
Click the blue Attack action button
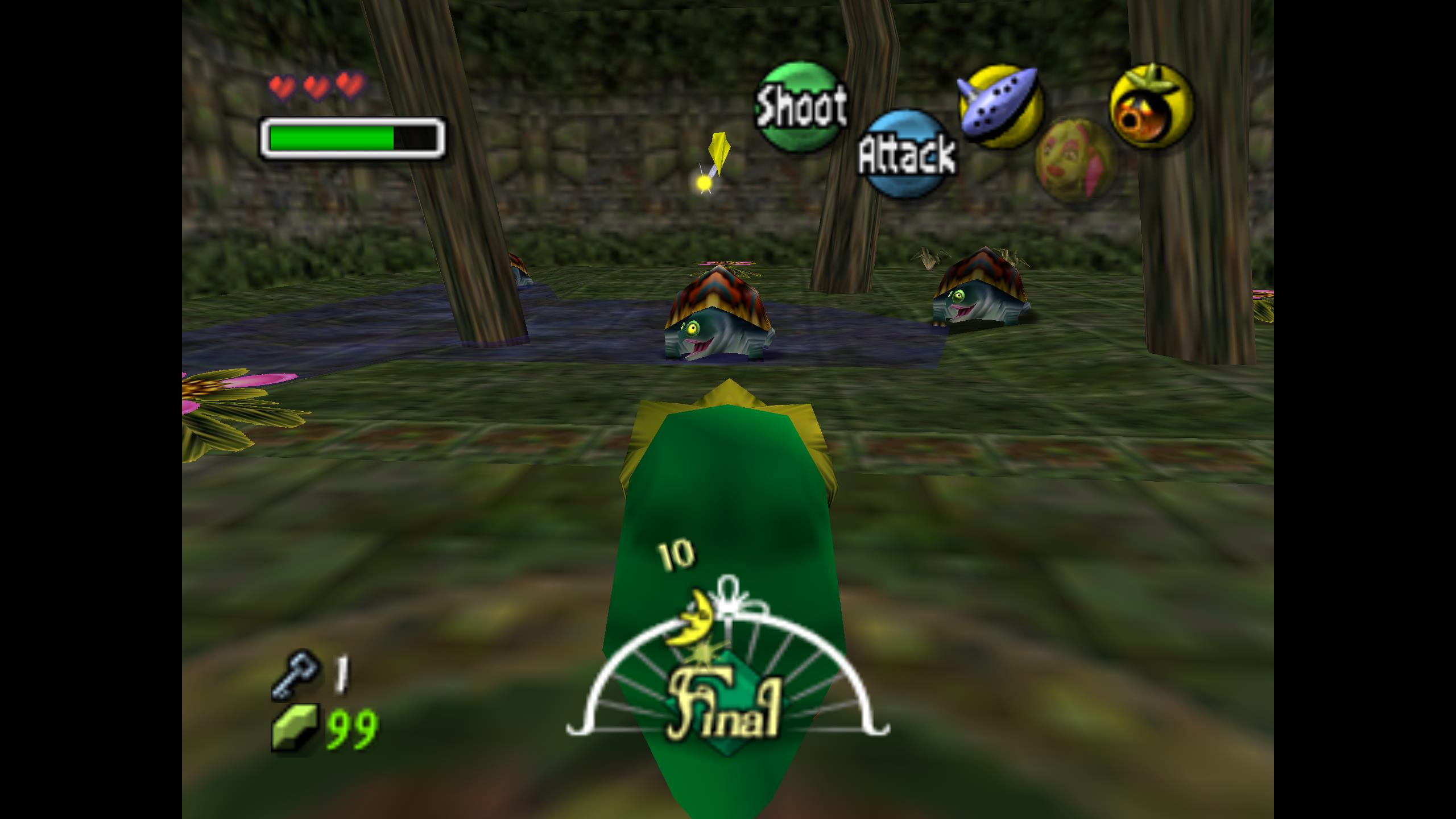[907, 154]
